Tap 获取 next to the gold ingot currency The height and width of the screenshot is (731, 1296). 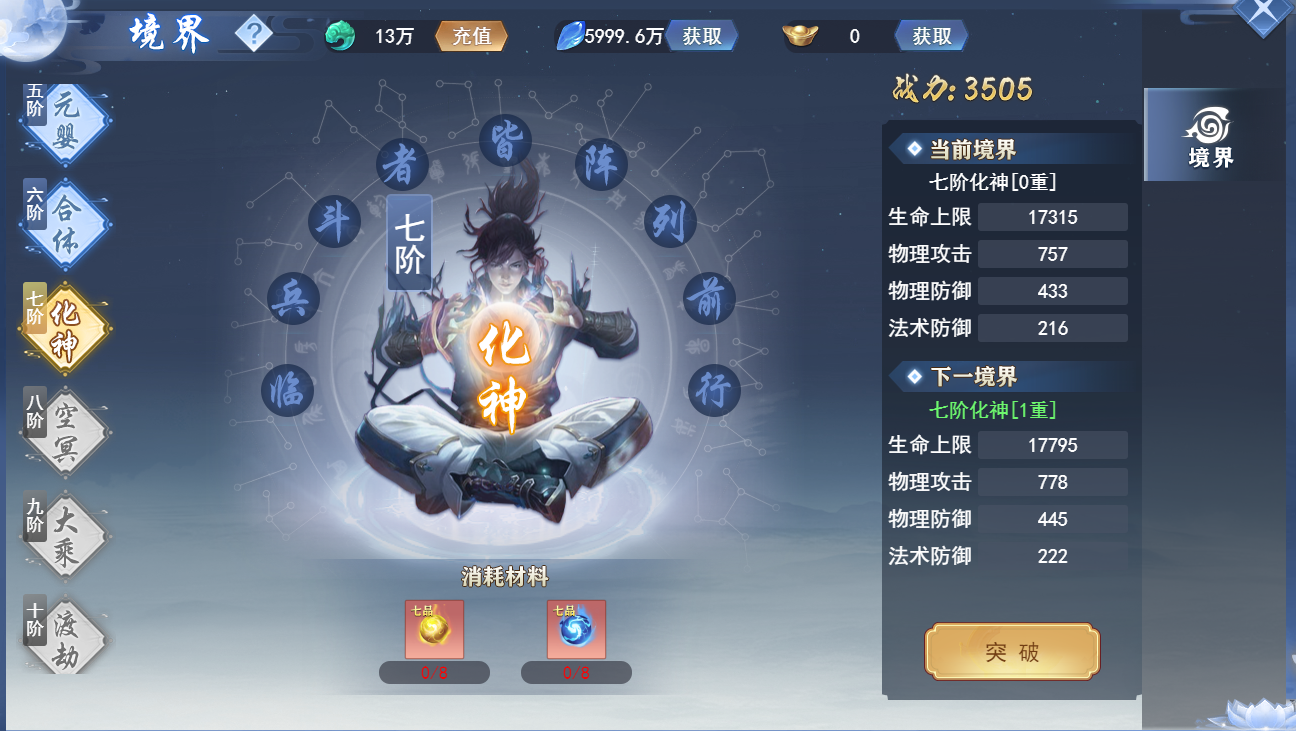pos(931,37)
